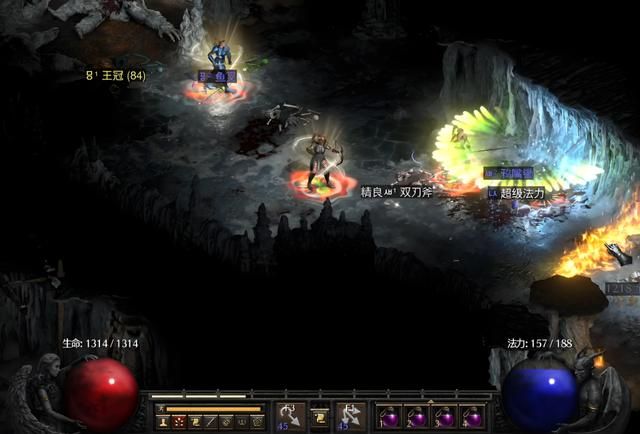The image size is (640, 434).
Task: Use the purple potion in belt slot 3
Action: pos(444,416)
